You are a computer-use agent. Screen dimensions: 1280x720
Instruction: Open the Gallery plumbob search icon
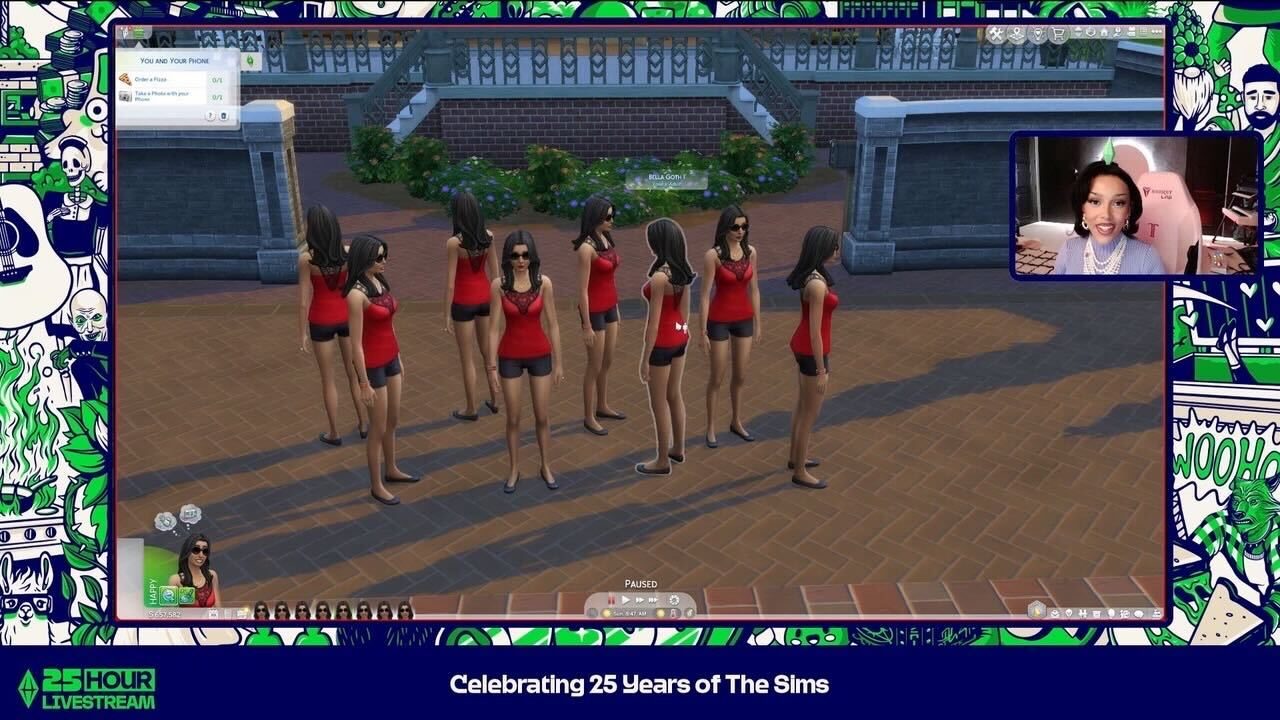click(1039, 34)
